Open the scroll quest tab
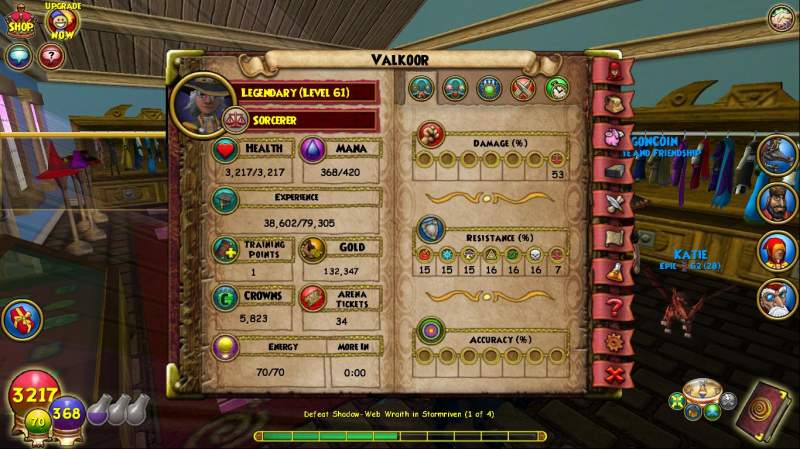Viewport: 800px width, 449px height. click(x=614, y=238)
